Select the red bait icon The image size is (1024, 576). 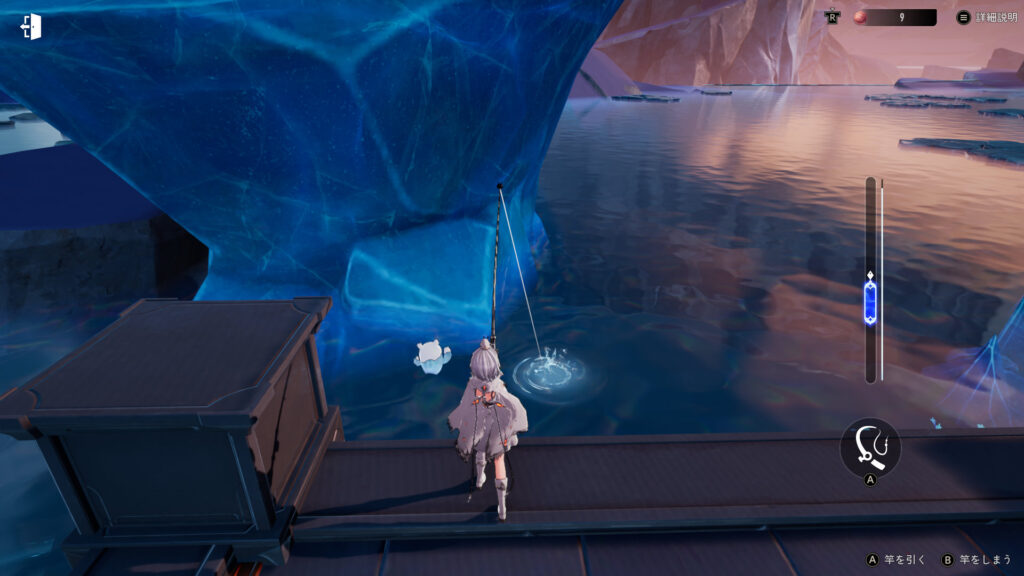point(859,17)
